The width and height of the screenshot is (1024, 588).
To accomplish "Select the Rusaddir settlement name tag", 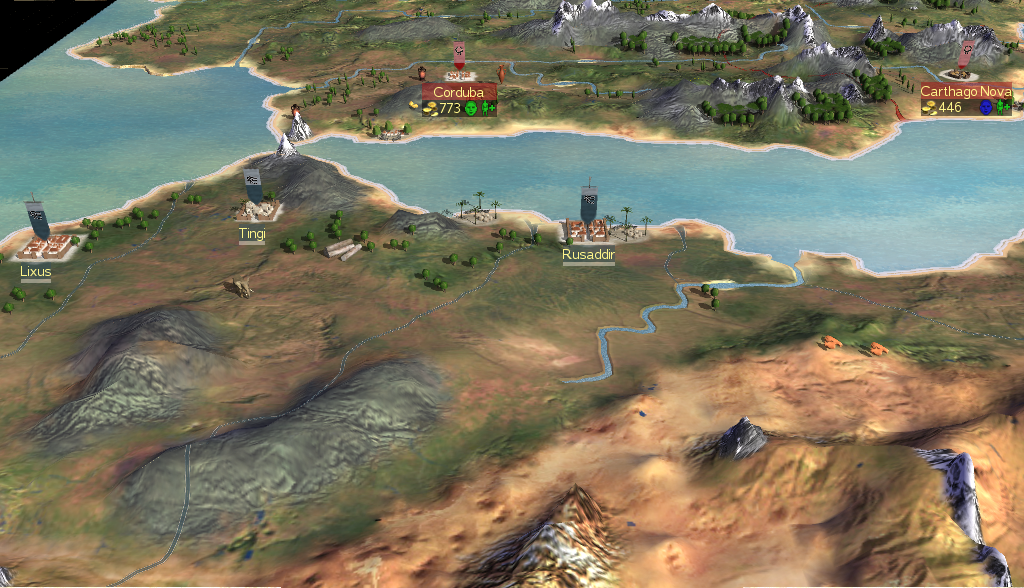I will [x=588, y=255].
